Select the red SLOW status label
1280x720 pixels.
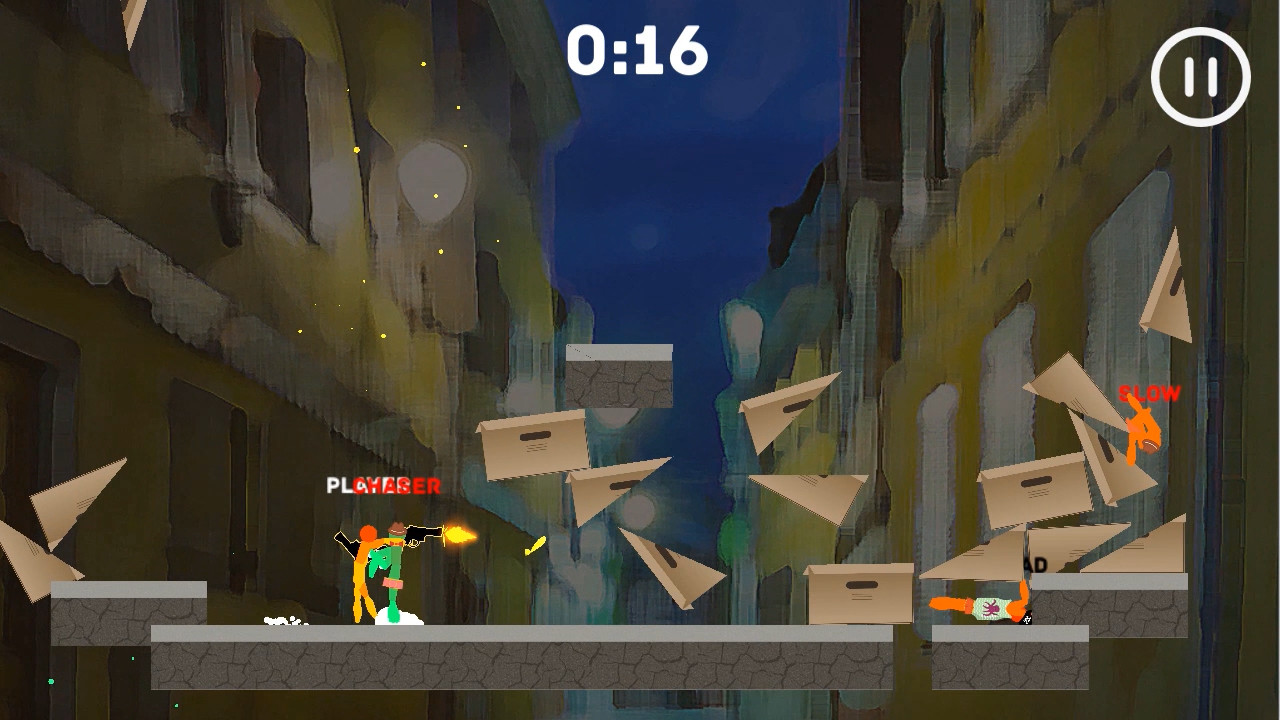click(1151, 393)
